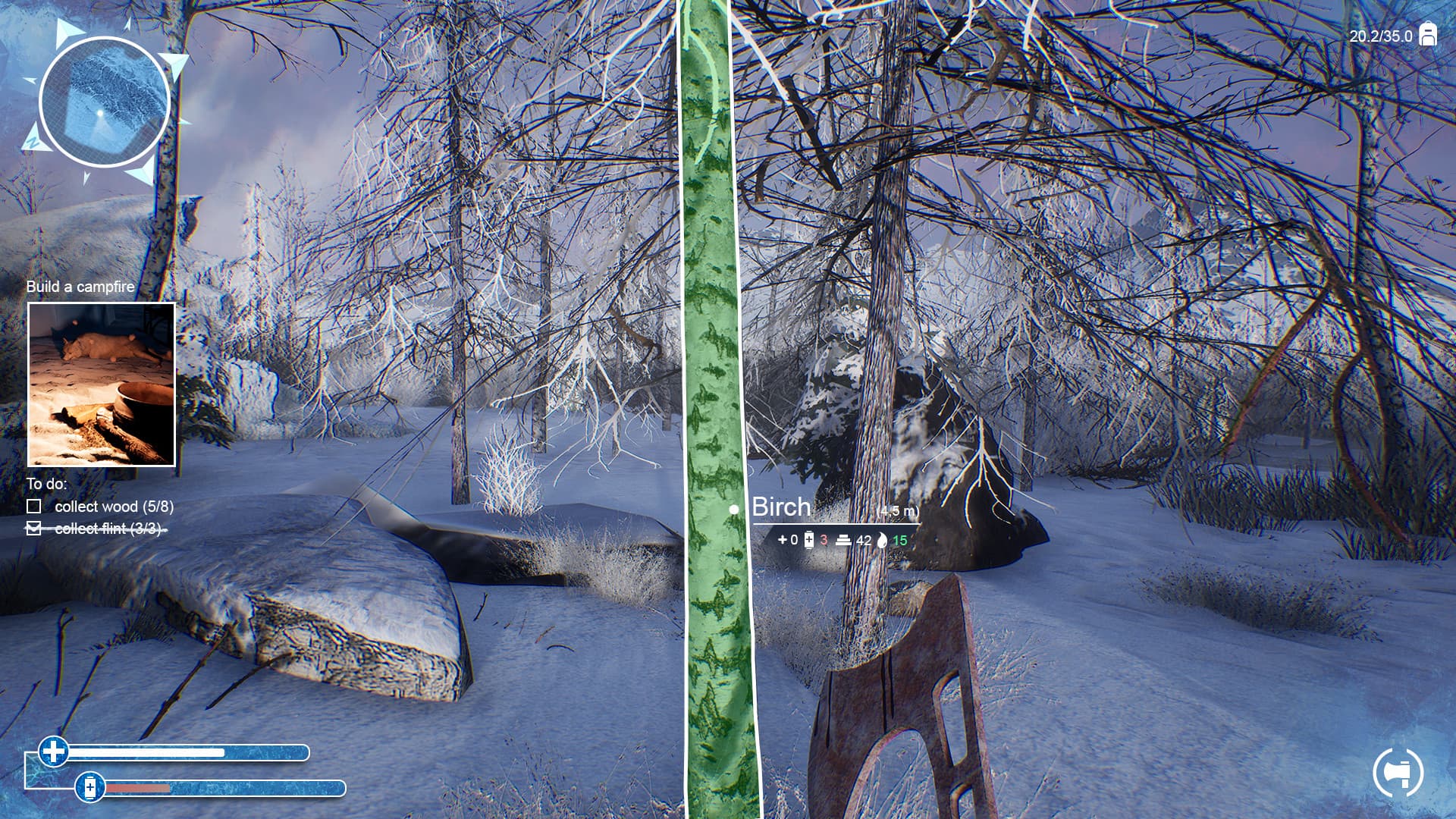Click the battery icon on the lower stamina bar
The width and height of the screenshot is (1456, 819).
click(x=91, y=789)
